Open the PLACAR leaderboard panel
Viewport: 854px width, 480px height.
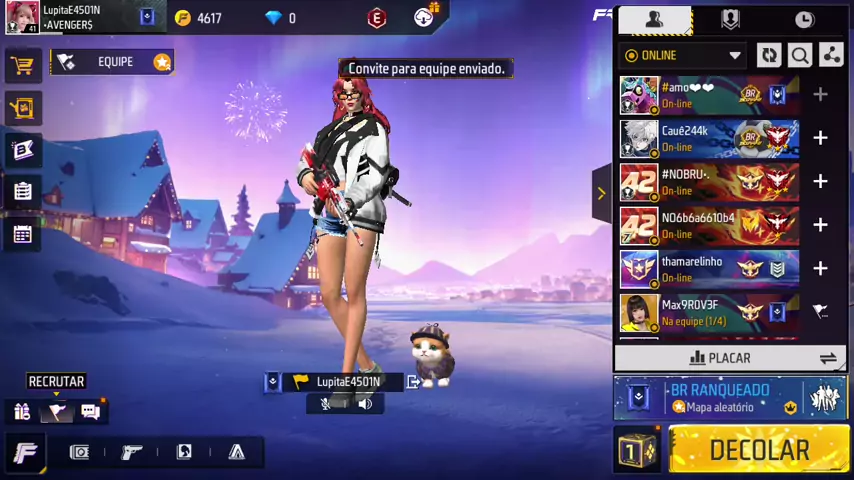coord(720,358)
